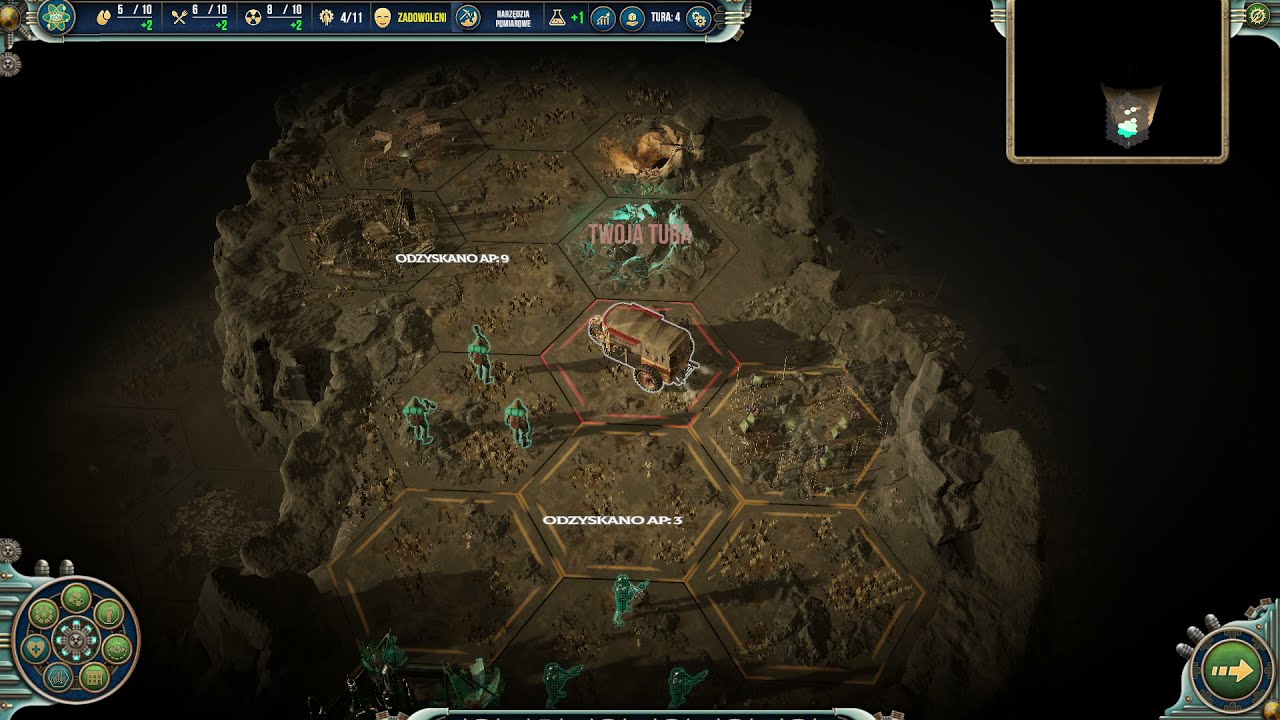The image size is (1280, 720).
Task: Open the gear settings button
Action: (x=699, y=17)
